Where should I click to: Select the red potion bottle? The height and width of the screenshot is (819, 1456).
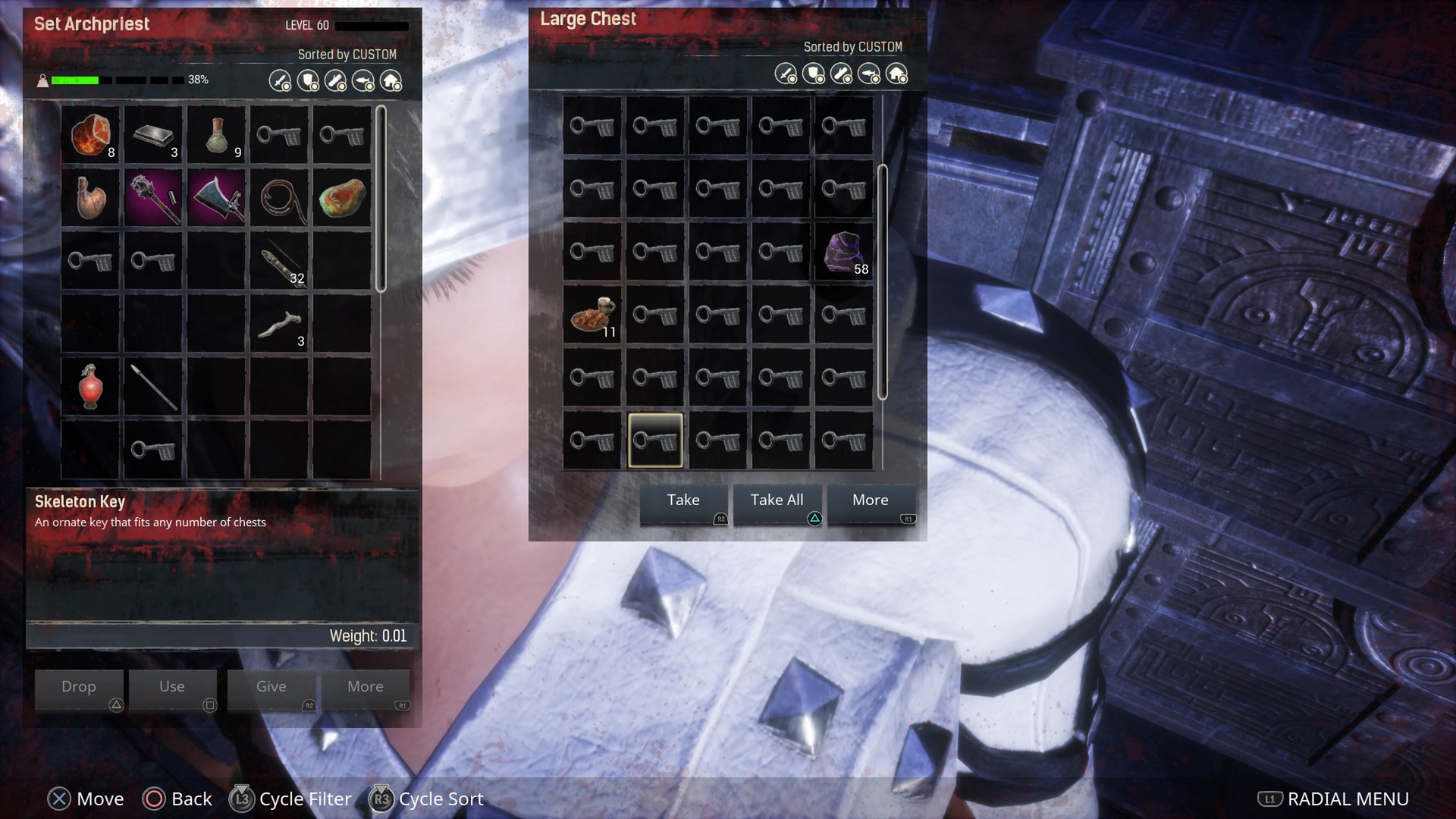point(91,387)
